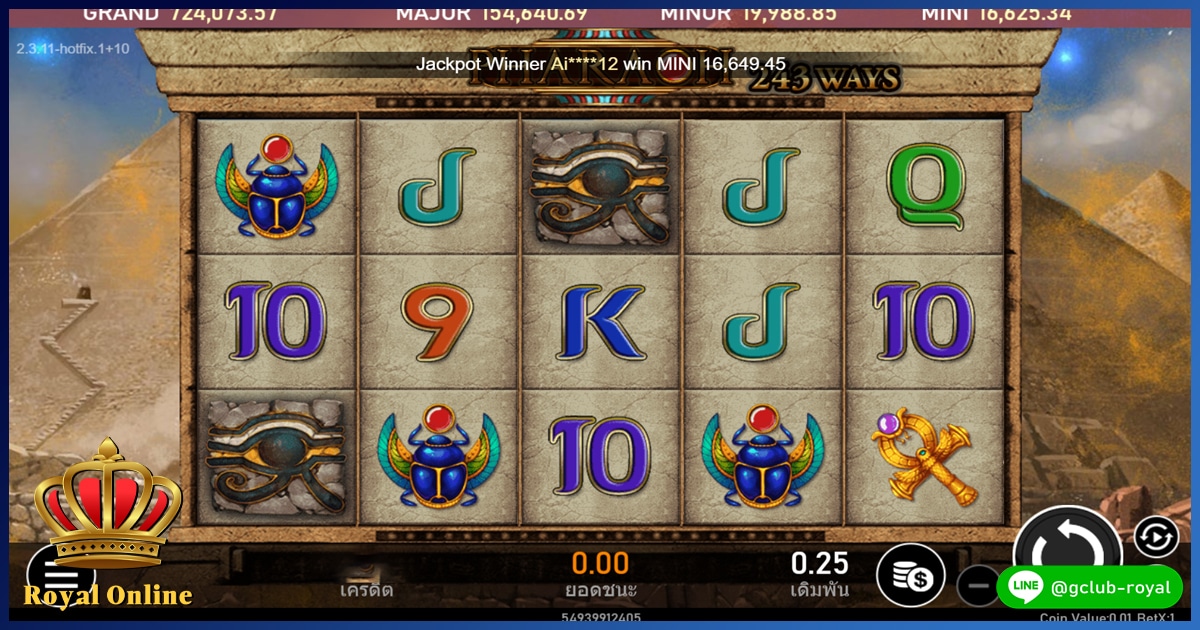Image resolution: width=1200 pixels, height=630 pixels.
Task: Decrease the bet with the minus button
Action: point(977,585)
